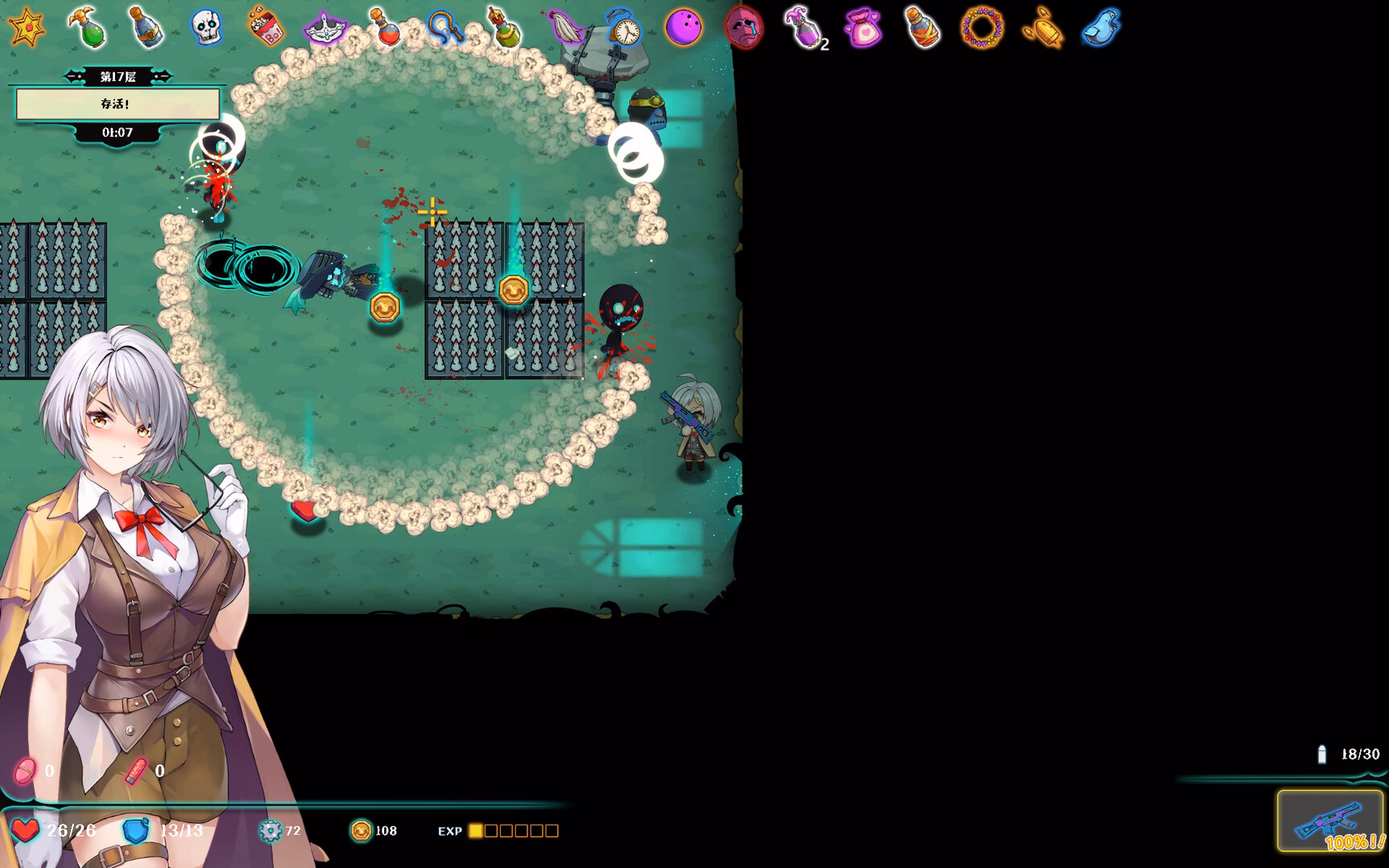Select the equipped blue rifle weapon slot

coord(1330,821)
